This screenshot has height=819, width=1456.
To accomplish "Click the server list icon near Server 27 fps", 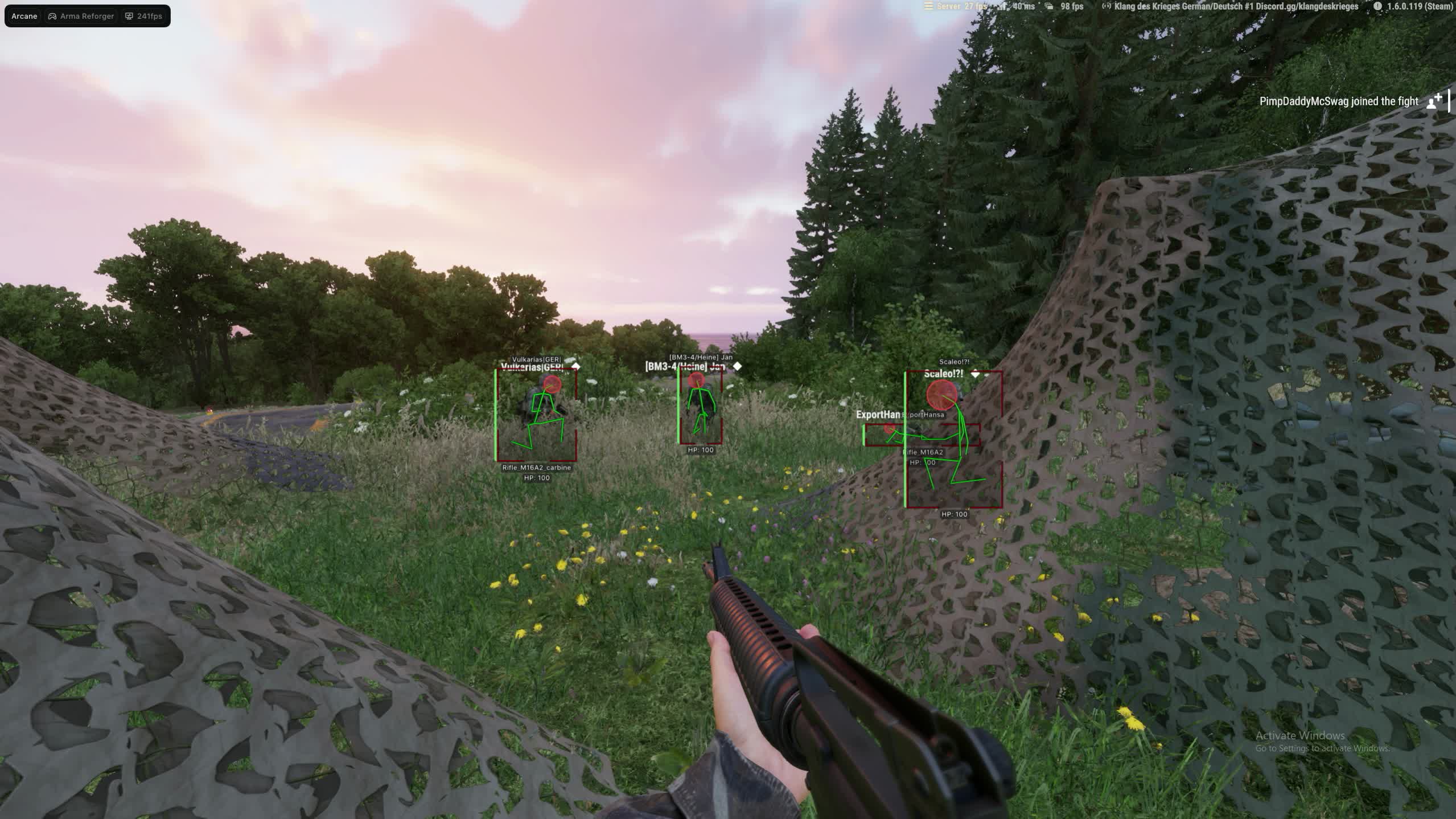I will (x=929, y=7).
